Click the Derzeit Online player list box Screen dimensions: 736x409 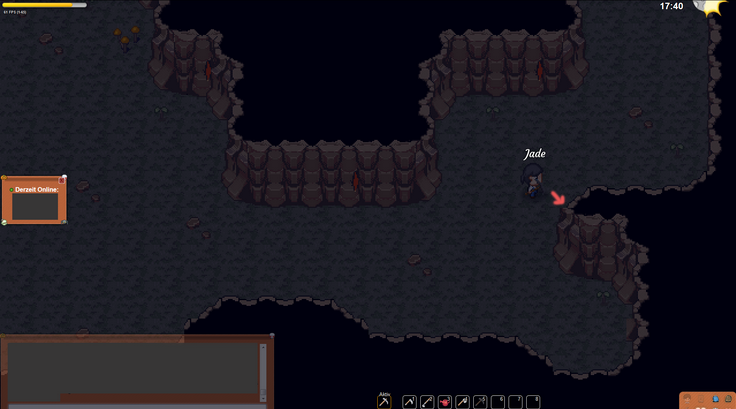pyautogui.click(x=34, y=205)
